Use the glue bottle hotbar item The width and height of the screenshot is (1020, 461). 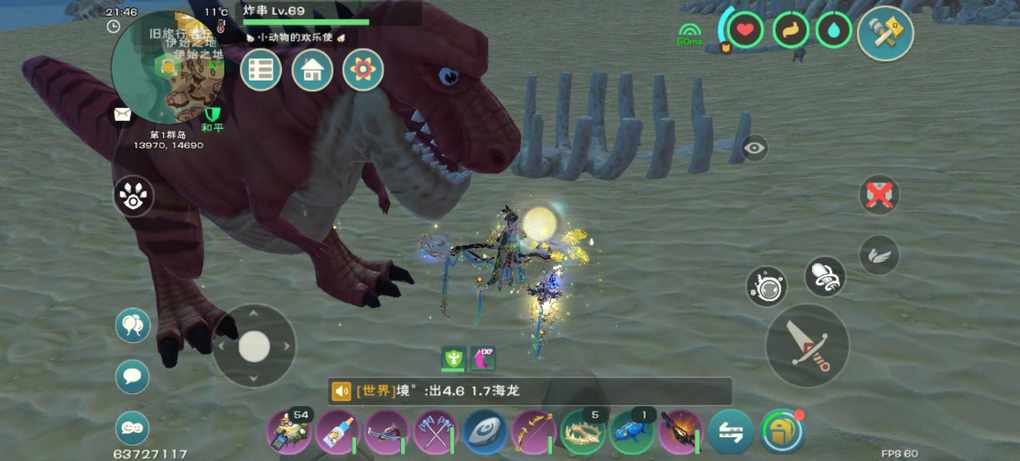pos(337,432)
